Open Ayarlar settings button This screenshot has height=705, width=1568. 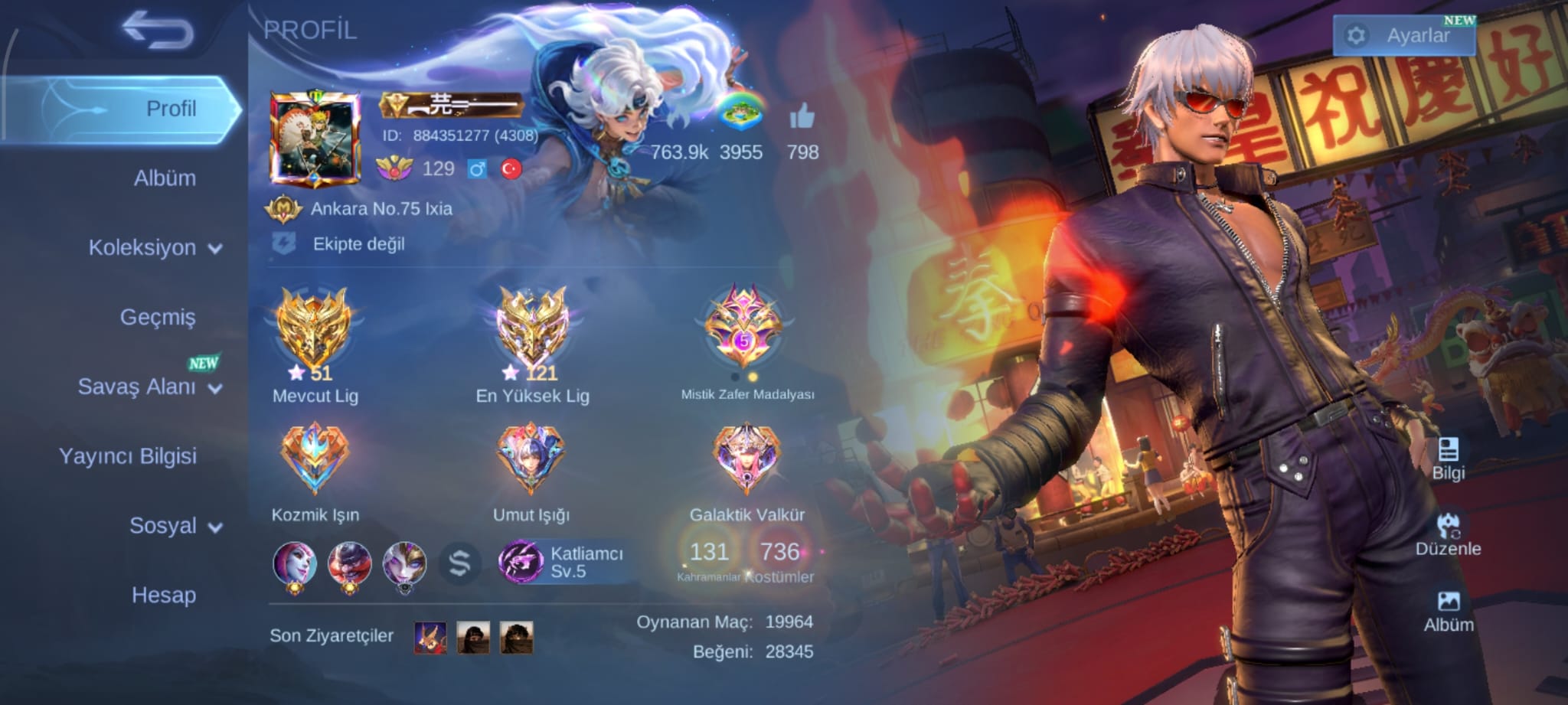click(1404, 36)
